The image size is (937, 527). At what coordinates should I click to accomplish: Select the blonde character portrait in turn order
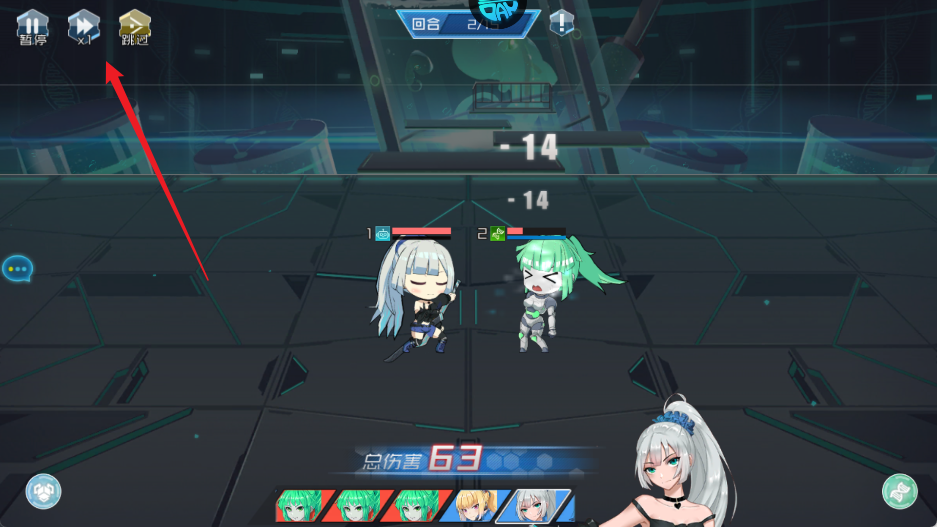click(x=475, y=506)
